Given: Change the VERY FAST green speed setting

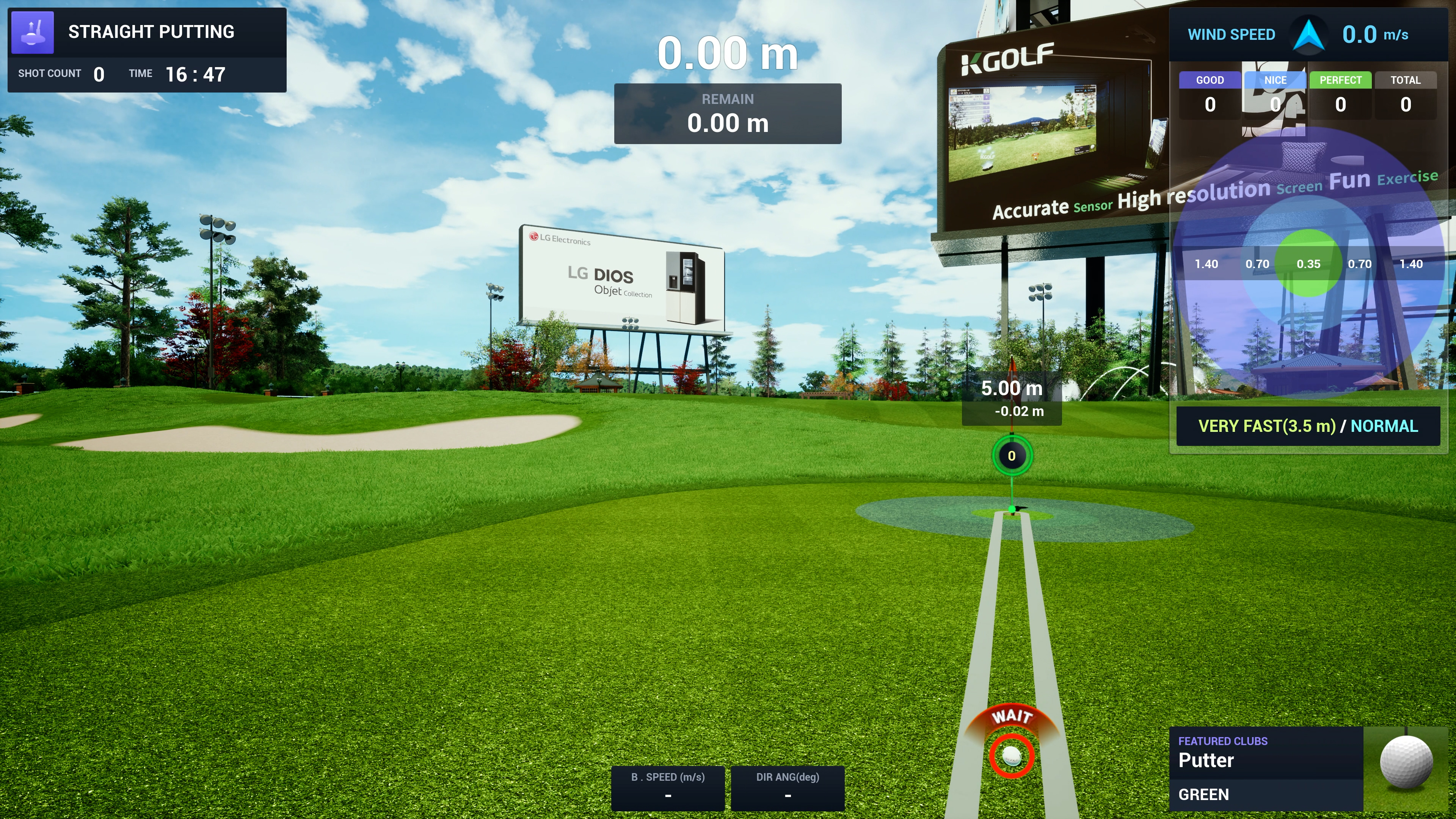Looking at the screenshot, I should 1266,426.
